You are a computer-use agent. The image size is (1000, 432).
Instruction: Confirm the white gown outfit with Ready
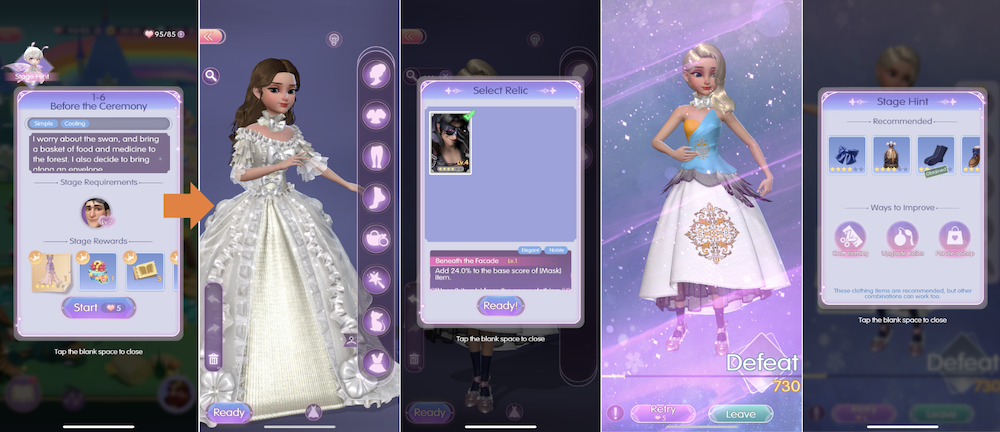(228, 411)
